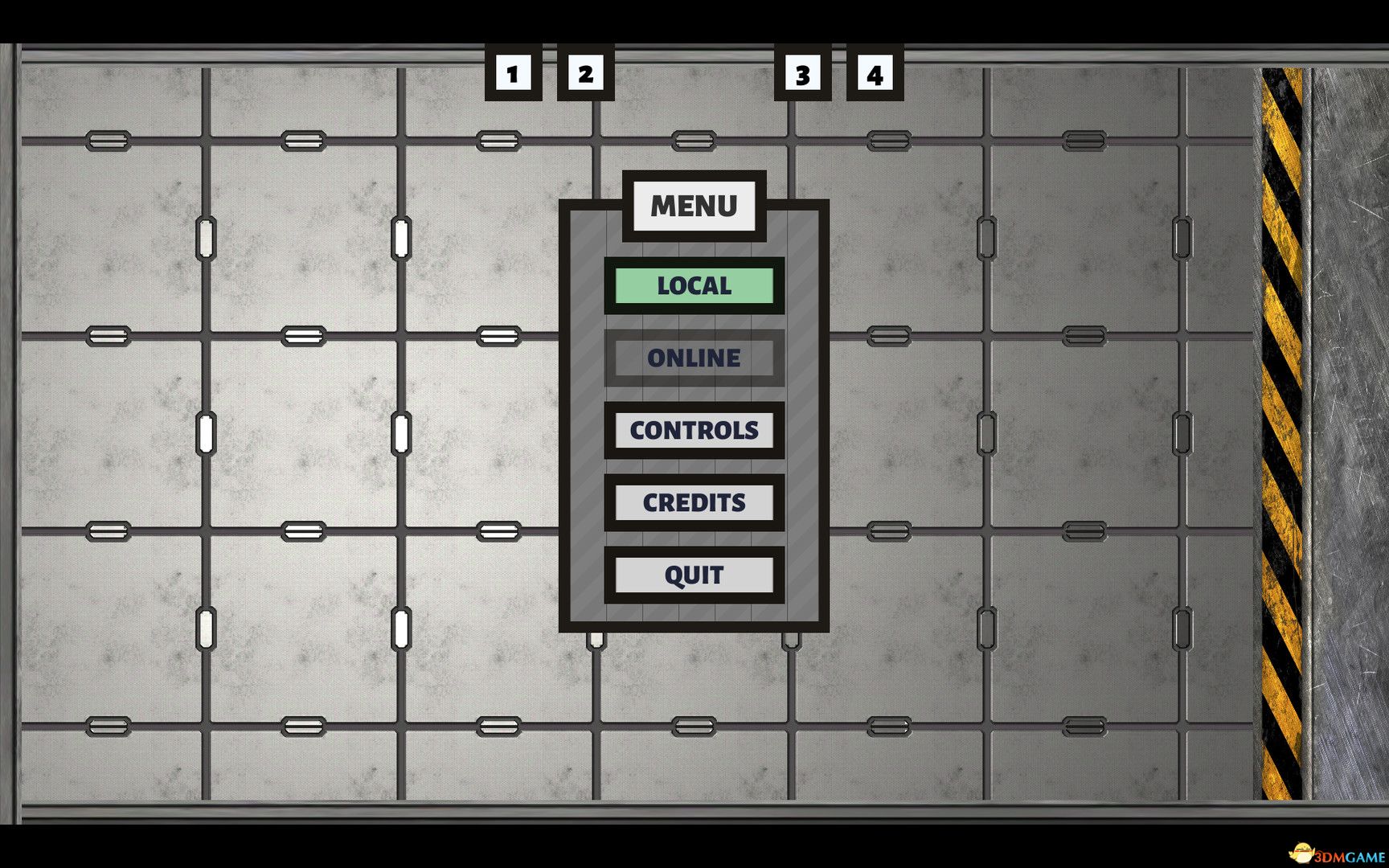Click the player 4 number marker
Screen dimensions: 1389x868
tap(875, 75)
